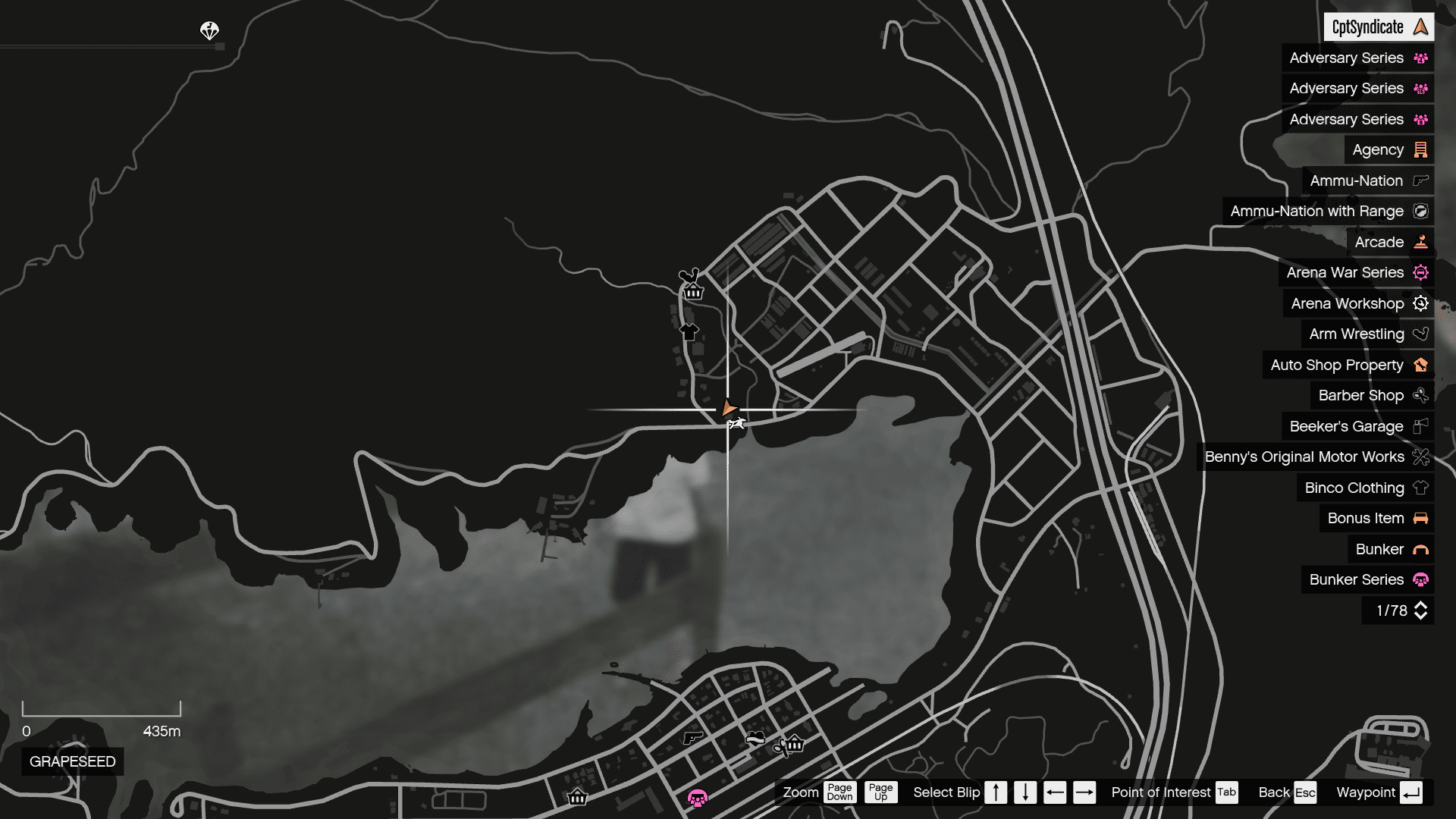Toggle the Agency blip entry
The image size is (1456, 819).
coord(1379,149)
